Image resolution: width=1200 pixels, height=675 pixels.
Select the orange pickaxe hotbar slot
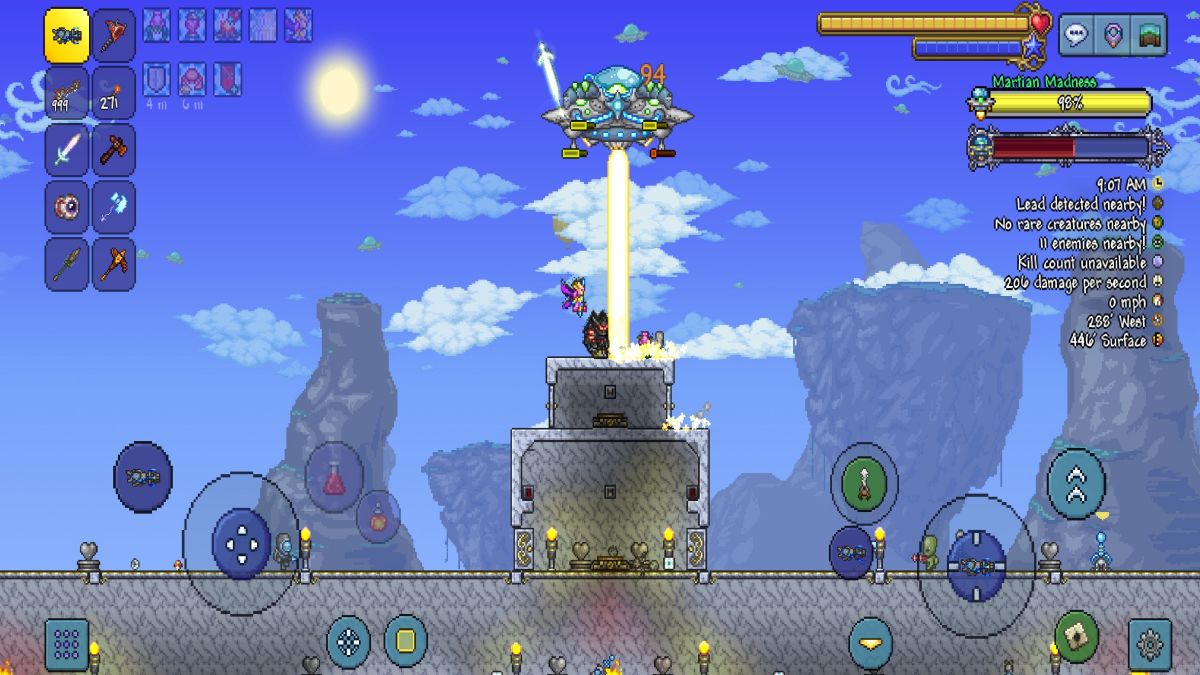(x=114, y=264)
